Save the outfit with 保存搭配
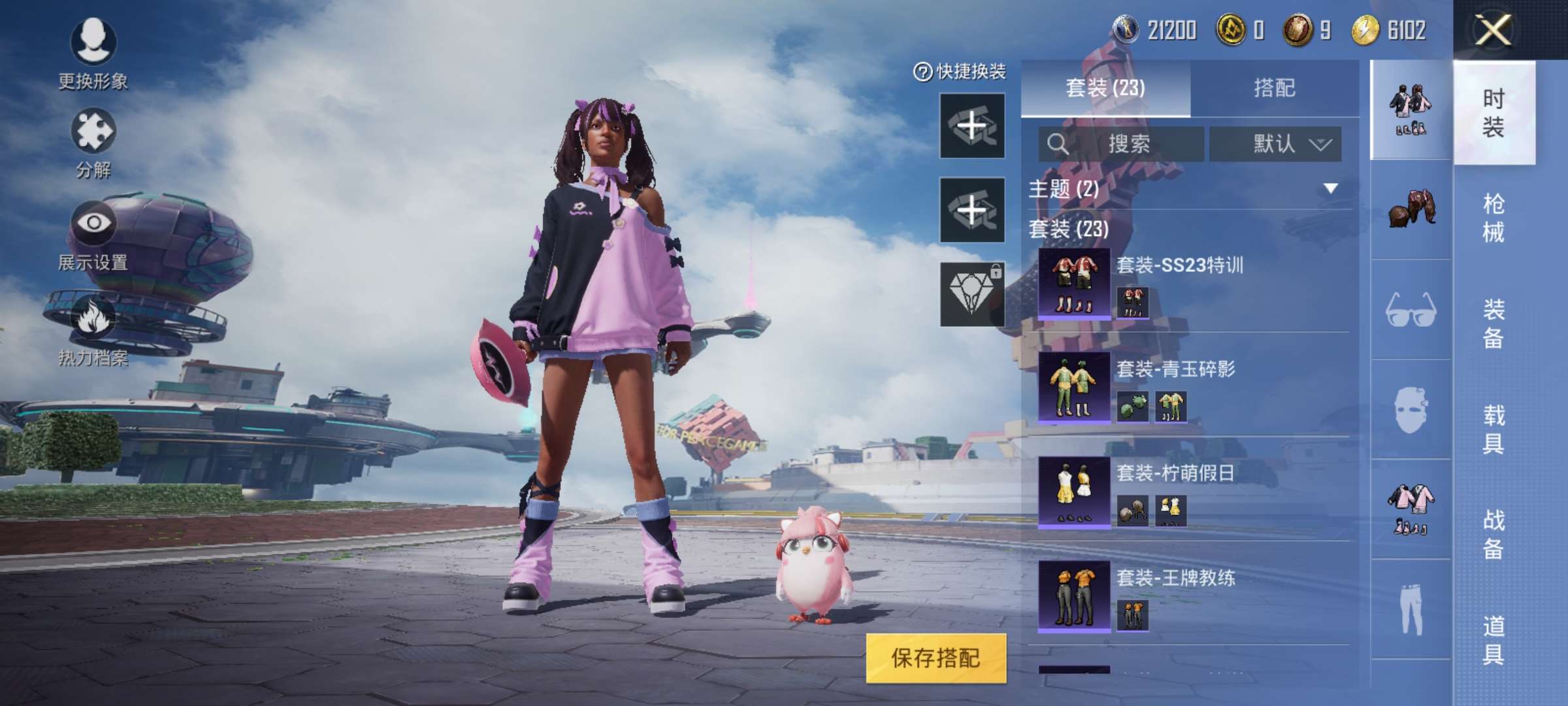This screenshot has width=1568, height=706. pos(936,658)
